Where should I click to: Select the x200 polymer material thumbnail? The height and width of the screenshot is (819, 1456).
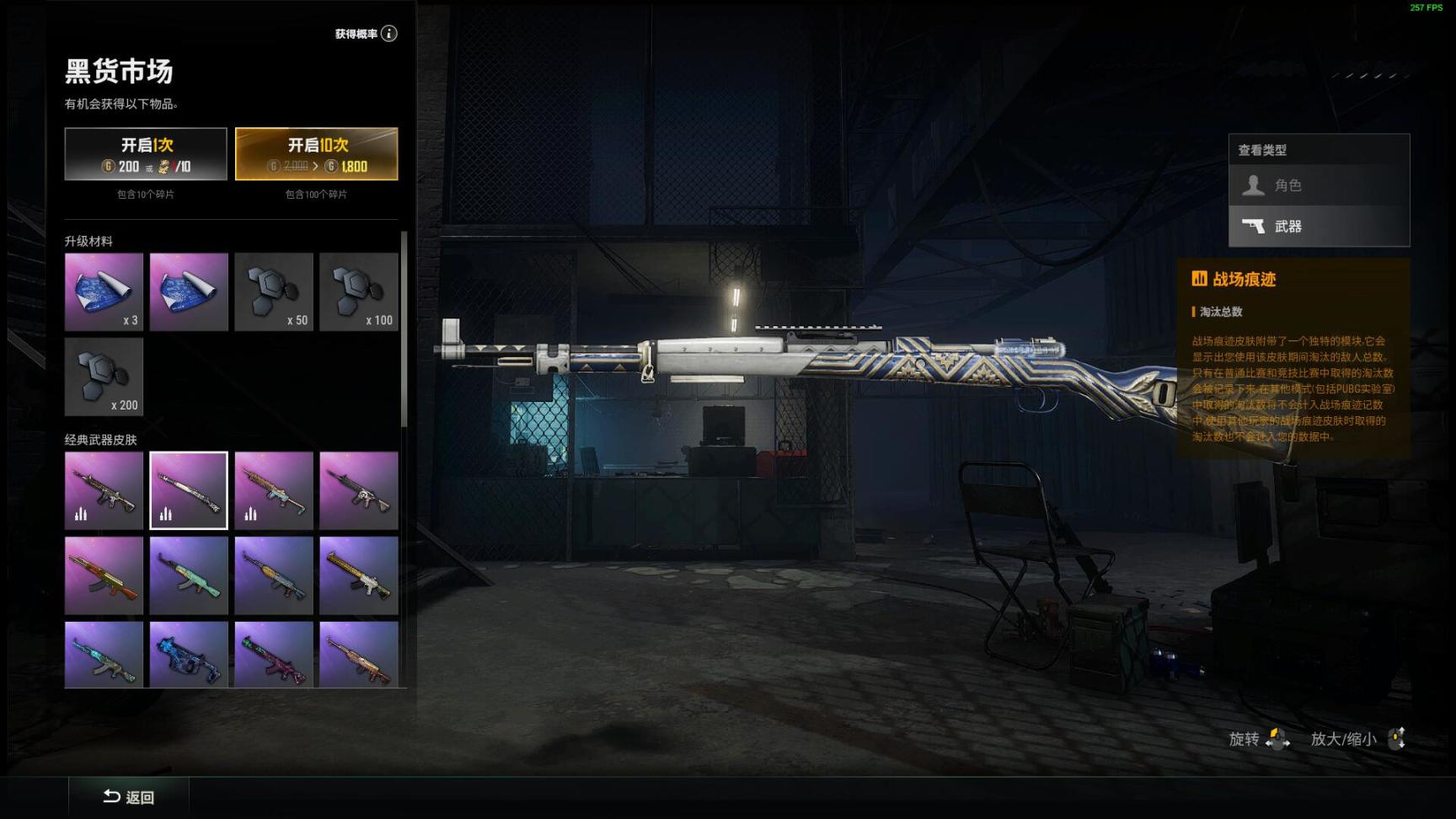pyautogui.click(x=104, y=377)
